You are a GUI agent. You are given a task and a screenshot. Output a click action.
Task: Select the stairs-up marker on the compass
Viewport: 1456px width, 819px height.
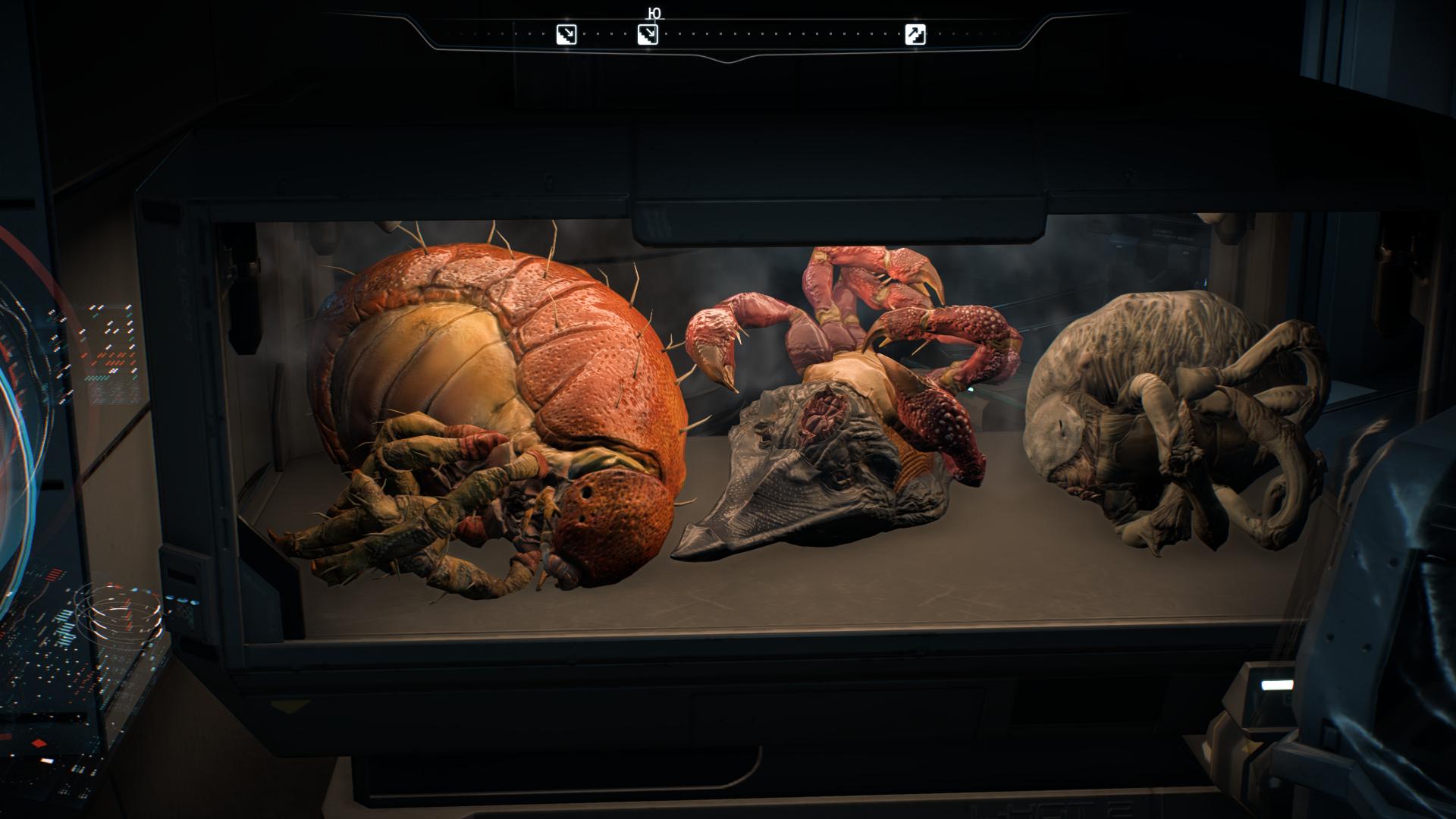[915, 34]
